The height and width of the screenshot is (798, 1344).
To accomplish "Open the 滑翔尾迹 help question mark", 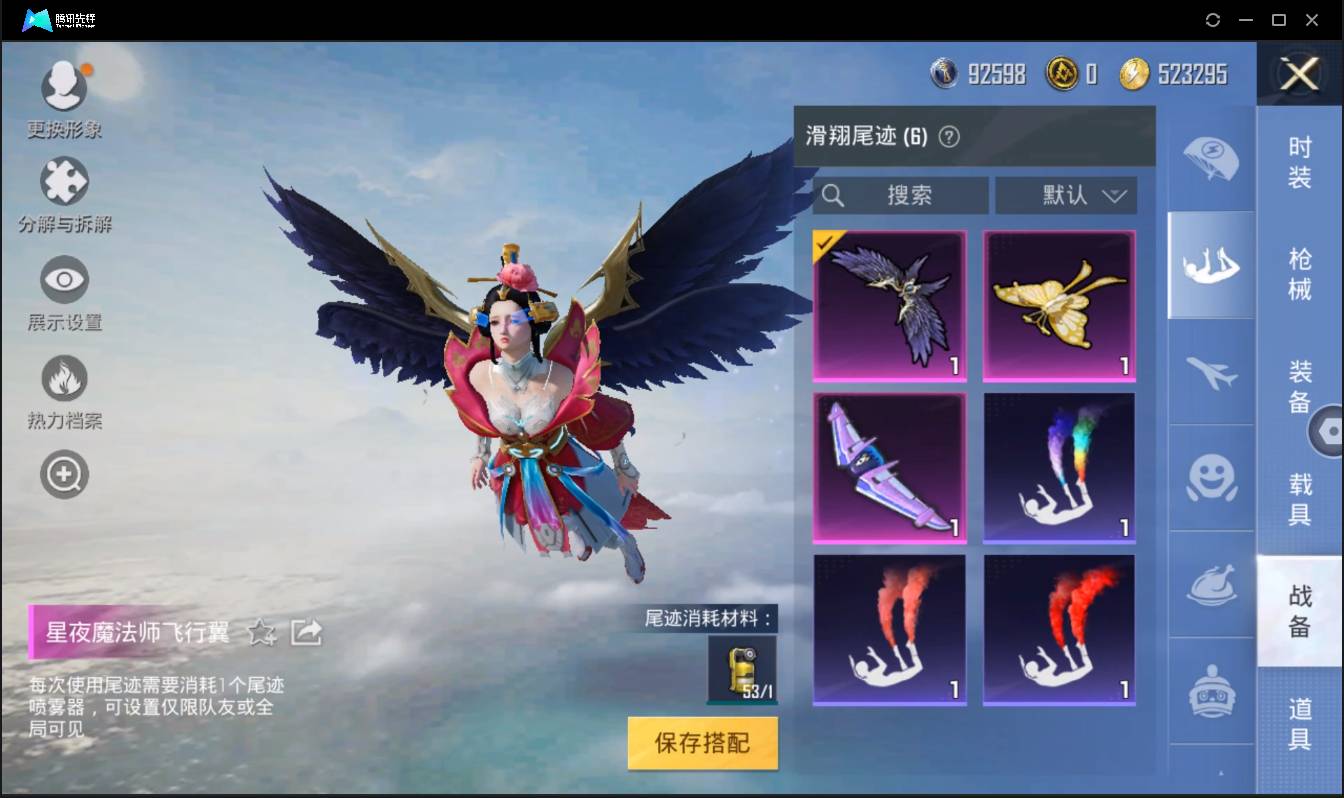I will click(x=950, y=136).
